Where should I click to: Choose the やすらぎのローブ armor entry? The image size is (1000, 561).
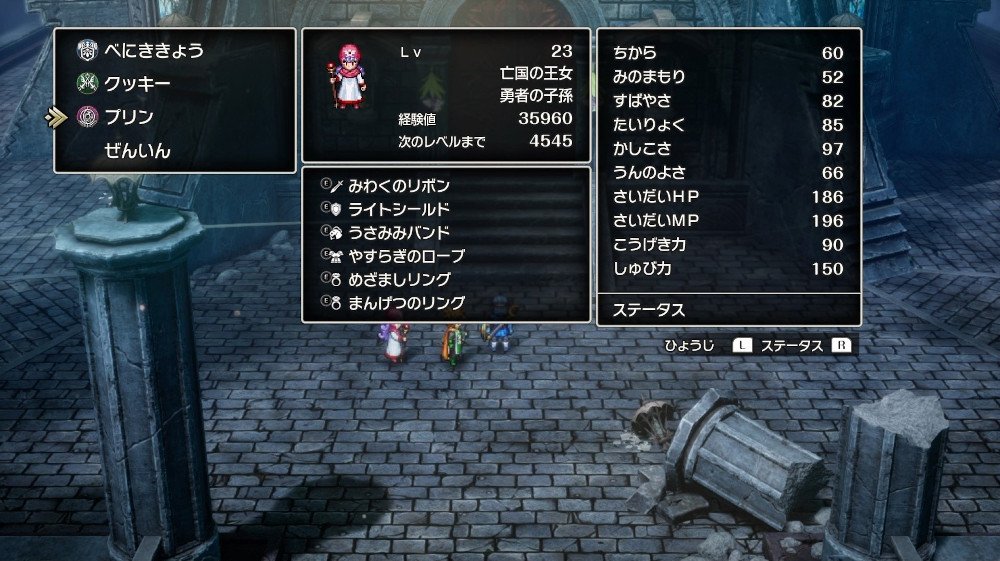pos(406,256)
